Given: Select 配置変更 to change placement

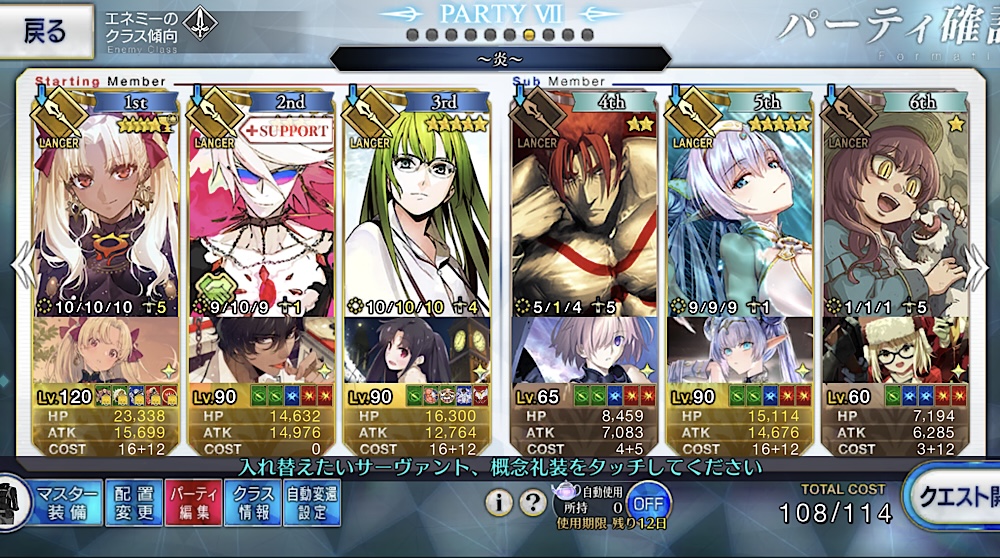Looking at the screenshot, I should [133, 502].
